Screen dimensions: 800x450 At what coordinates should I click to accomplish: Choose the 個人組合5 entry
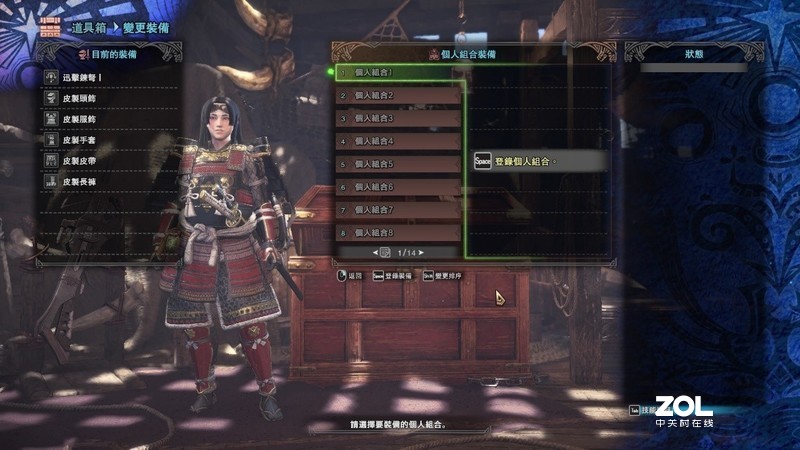click(400, 164)
